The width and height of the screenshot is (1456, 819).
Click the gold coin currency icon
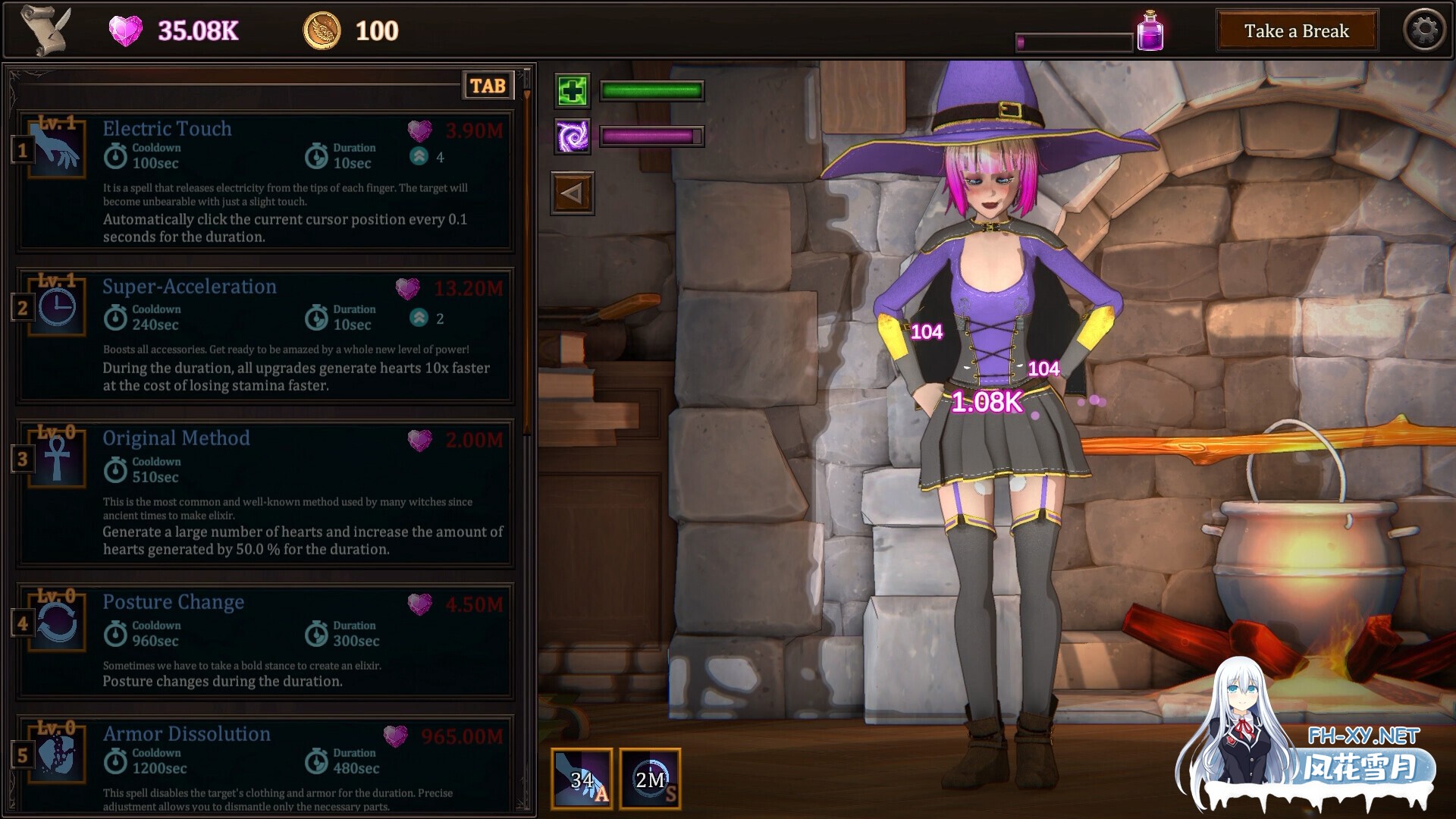[325, 30]
